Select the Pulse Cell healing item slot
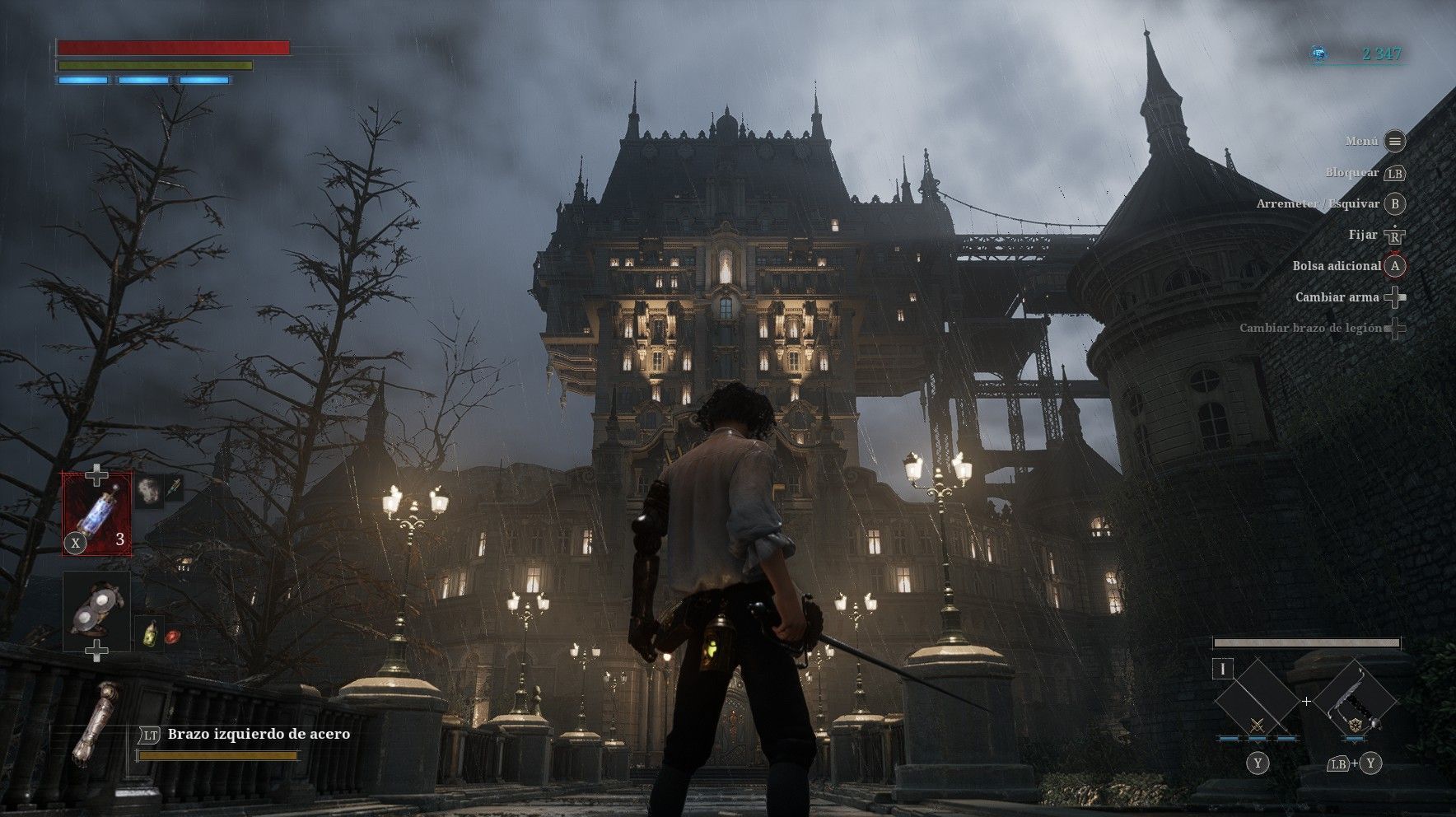The height and width of the screenshot is (817, 1456). 97,513
